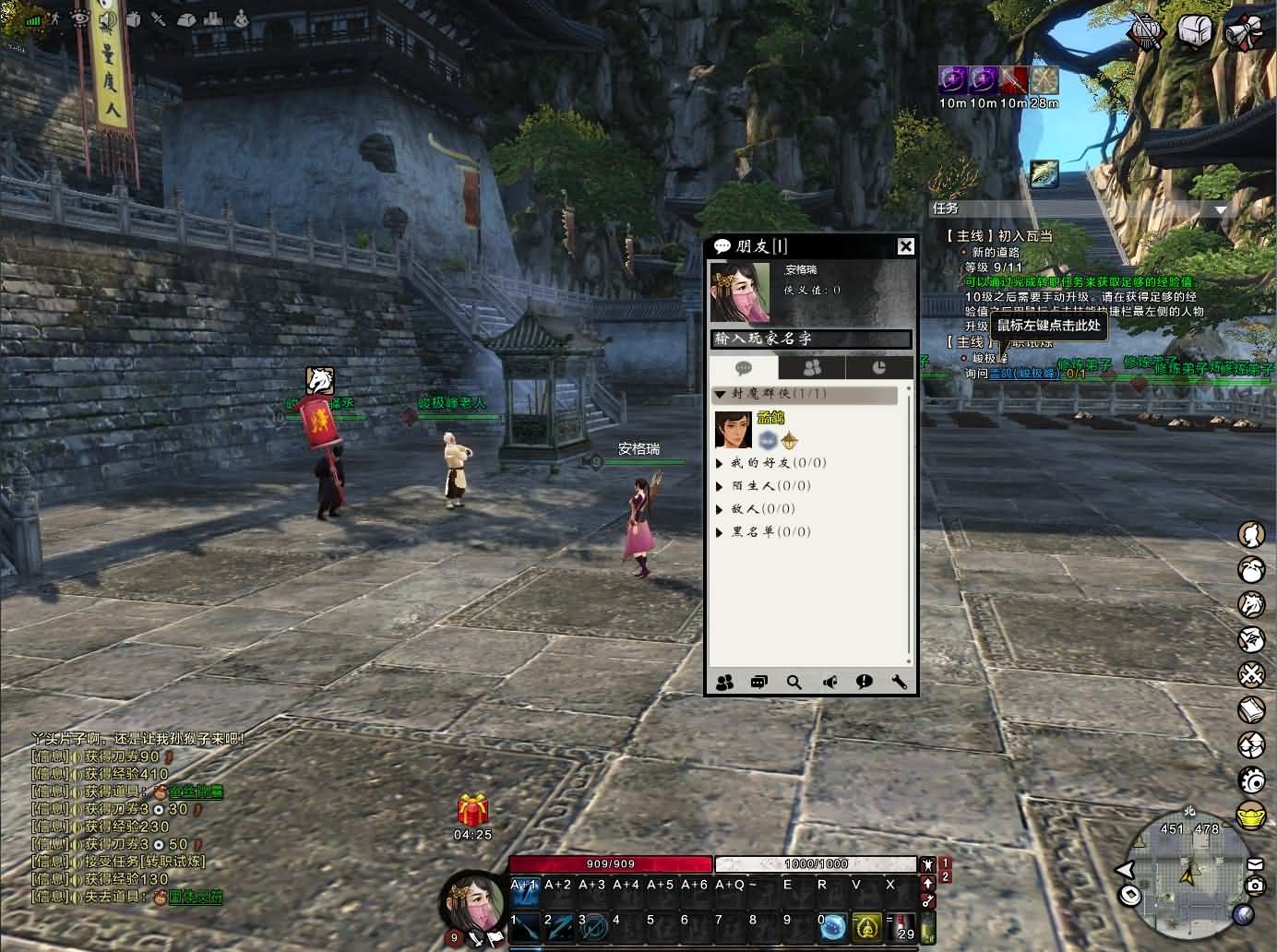Follow the 孟鹄(峻极峰) quest link

pyautogui.click(x=1012, y=374)
